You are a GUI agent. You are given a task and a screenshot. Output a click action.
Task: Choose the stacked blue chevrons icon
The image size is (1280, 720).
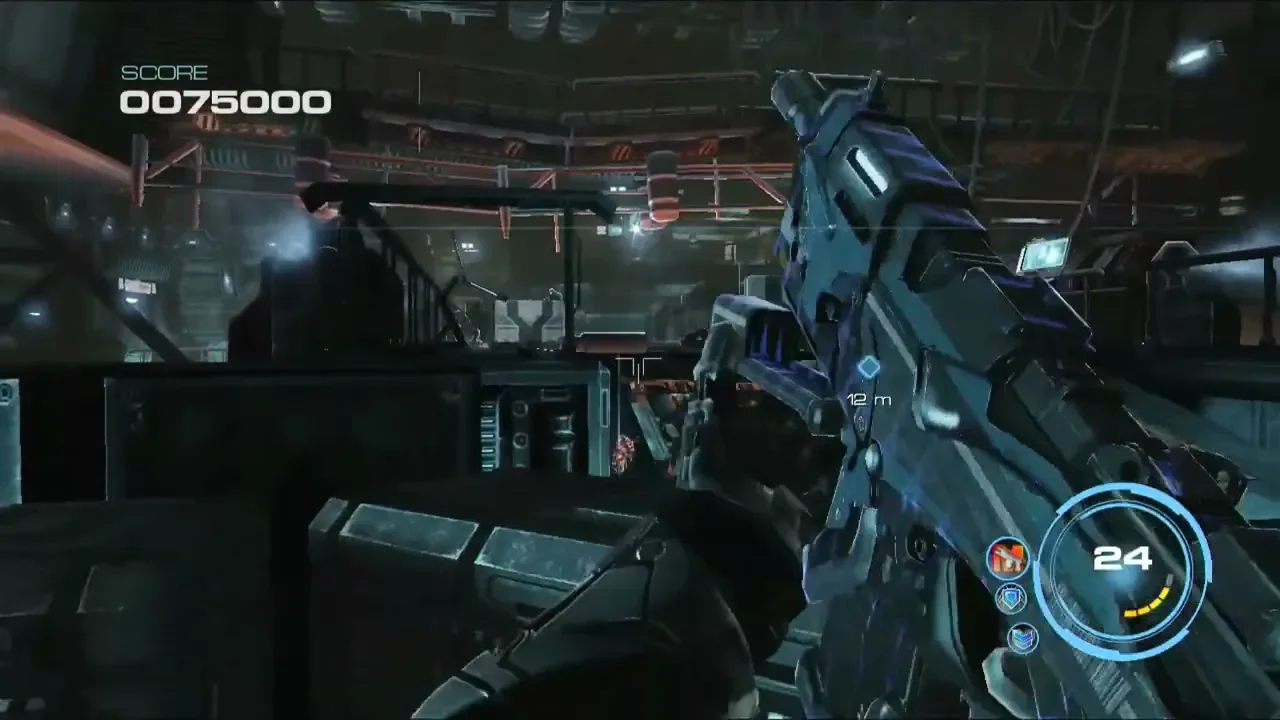[x=1022, y=637]
